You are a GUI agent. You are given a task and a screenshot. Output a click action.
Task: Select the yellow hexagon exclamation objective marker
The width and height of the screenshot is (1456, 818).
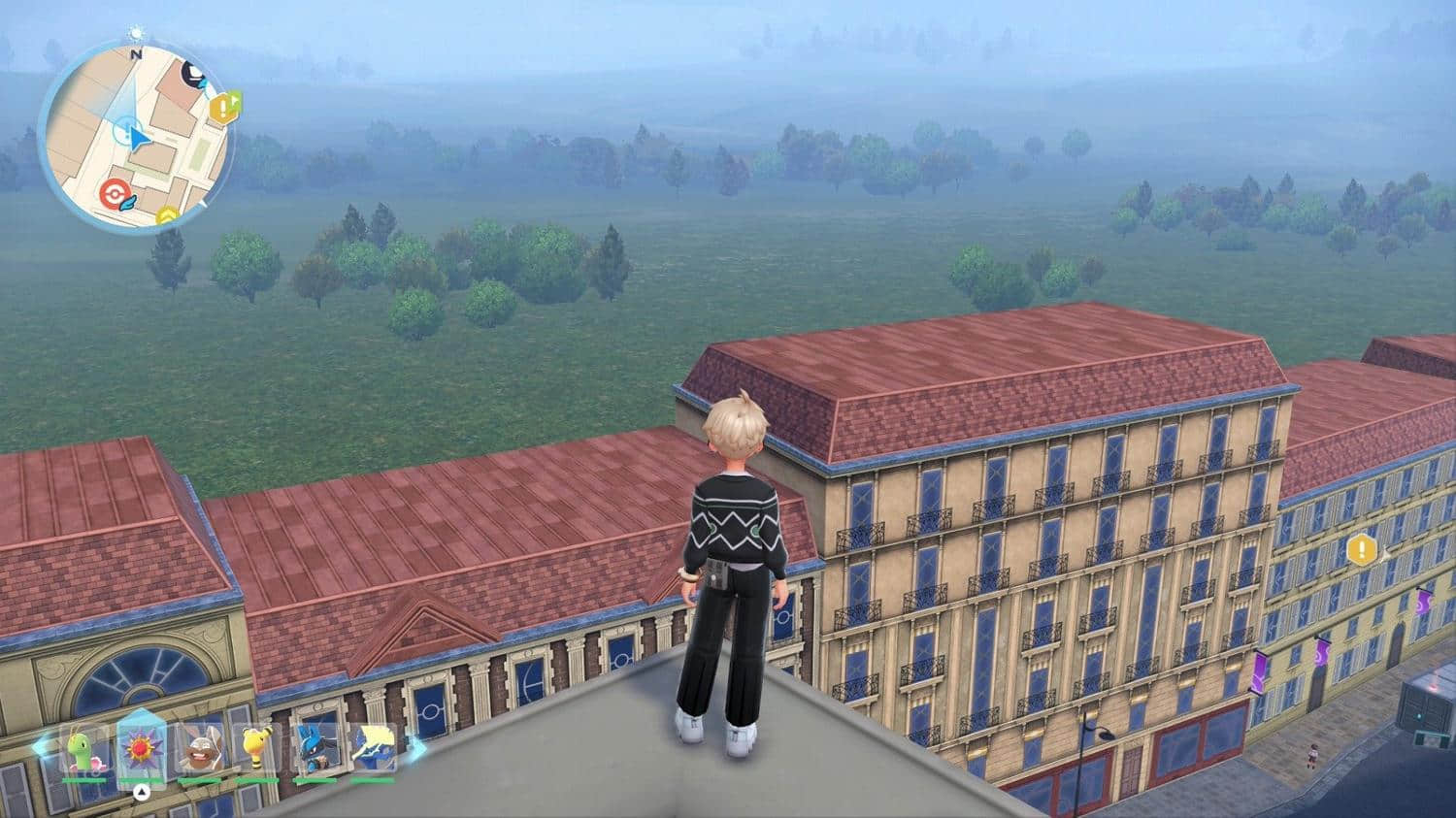(x=1362, y=550)
